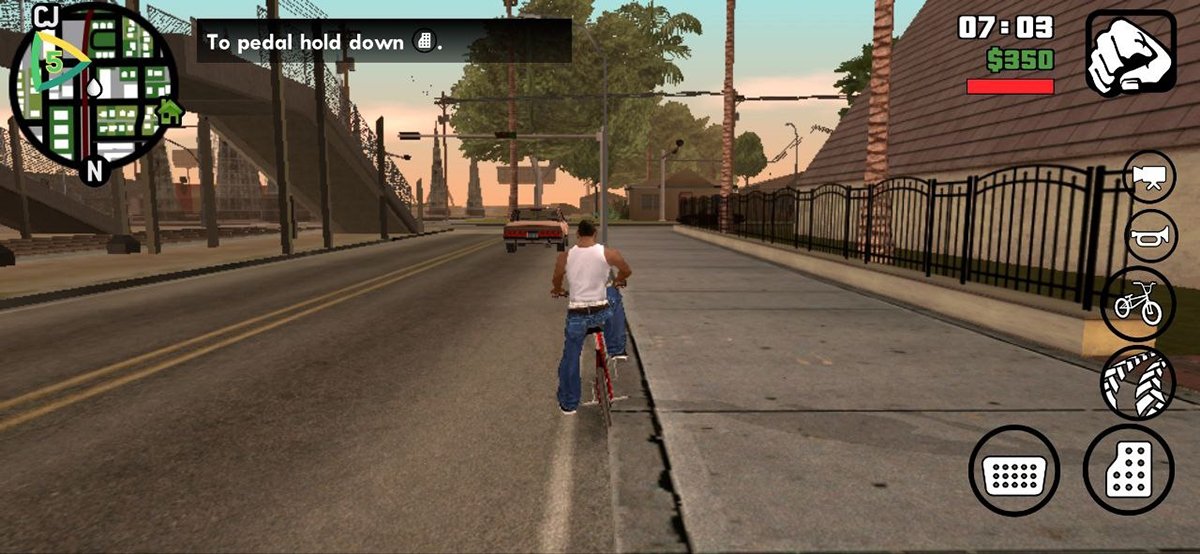Open the circular radar minimap
This screenshot has width=1200, height=554.
[x=94, y=90]
